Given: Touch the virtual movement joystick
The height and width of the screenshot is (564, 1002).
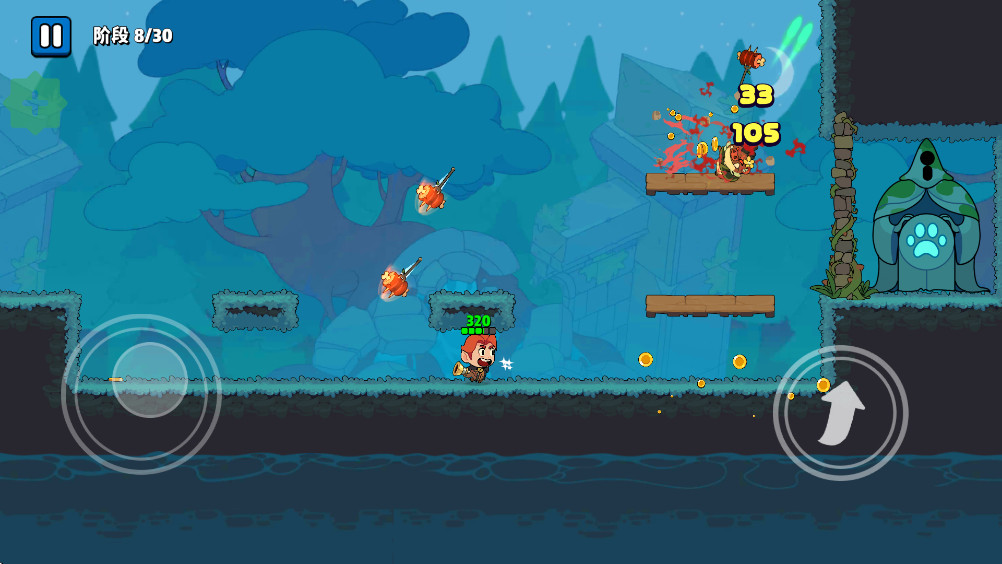Looking at the screenshot, I should (149, 380).
